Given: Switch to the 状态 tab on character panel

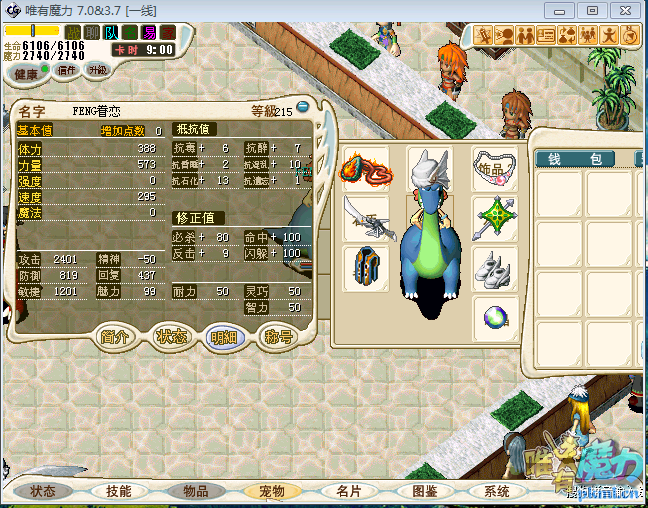Looking at the screenshot, I should coord(171,337).
